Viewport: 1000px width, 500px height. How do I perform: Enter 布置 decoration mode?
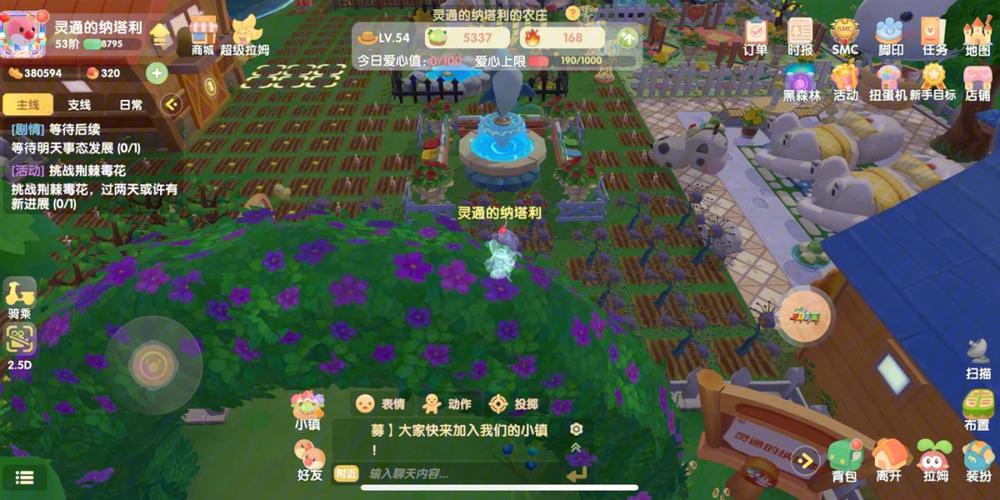click(x=977, y=408)
